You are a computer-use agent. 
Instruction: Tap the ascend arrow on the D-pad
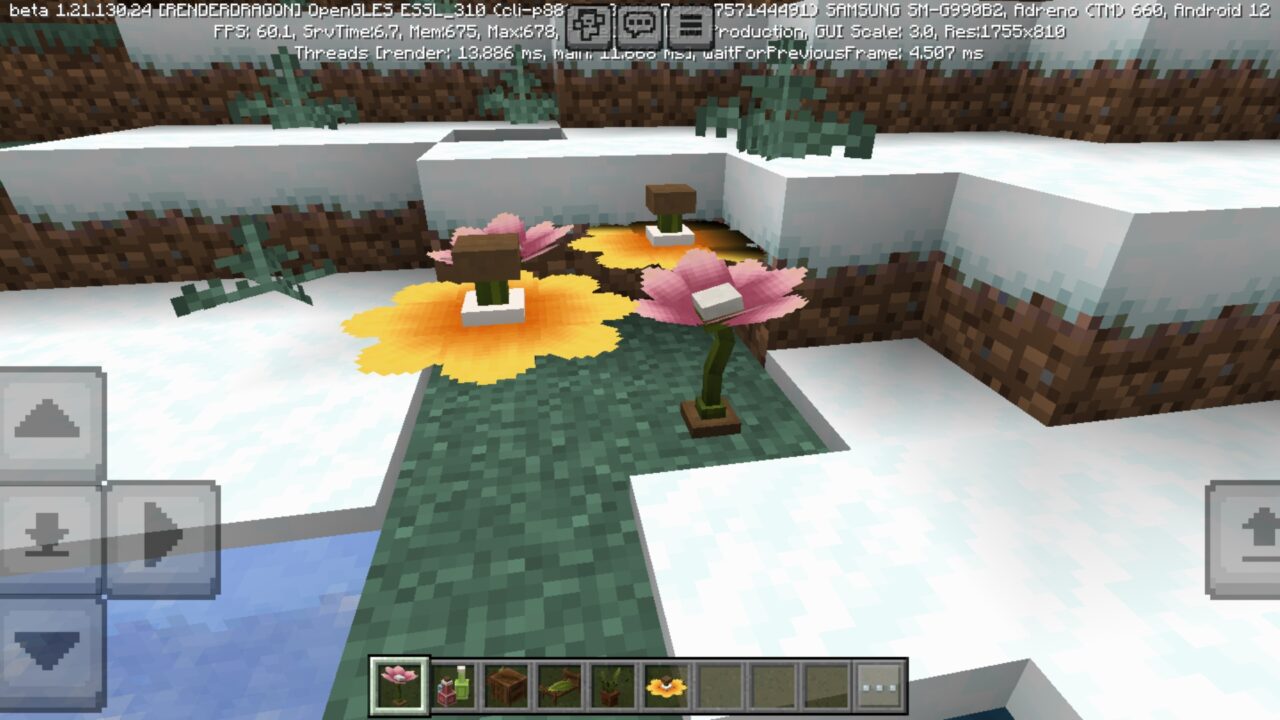[47, 423]
